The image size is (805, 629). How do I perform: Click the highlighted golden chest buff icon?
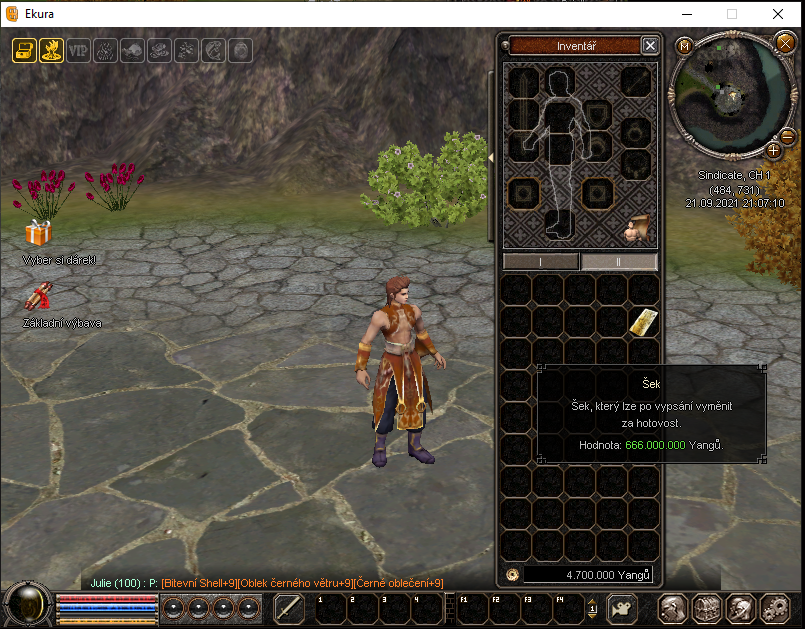pos(24,50)
